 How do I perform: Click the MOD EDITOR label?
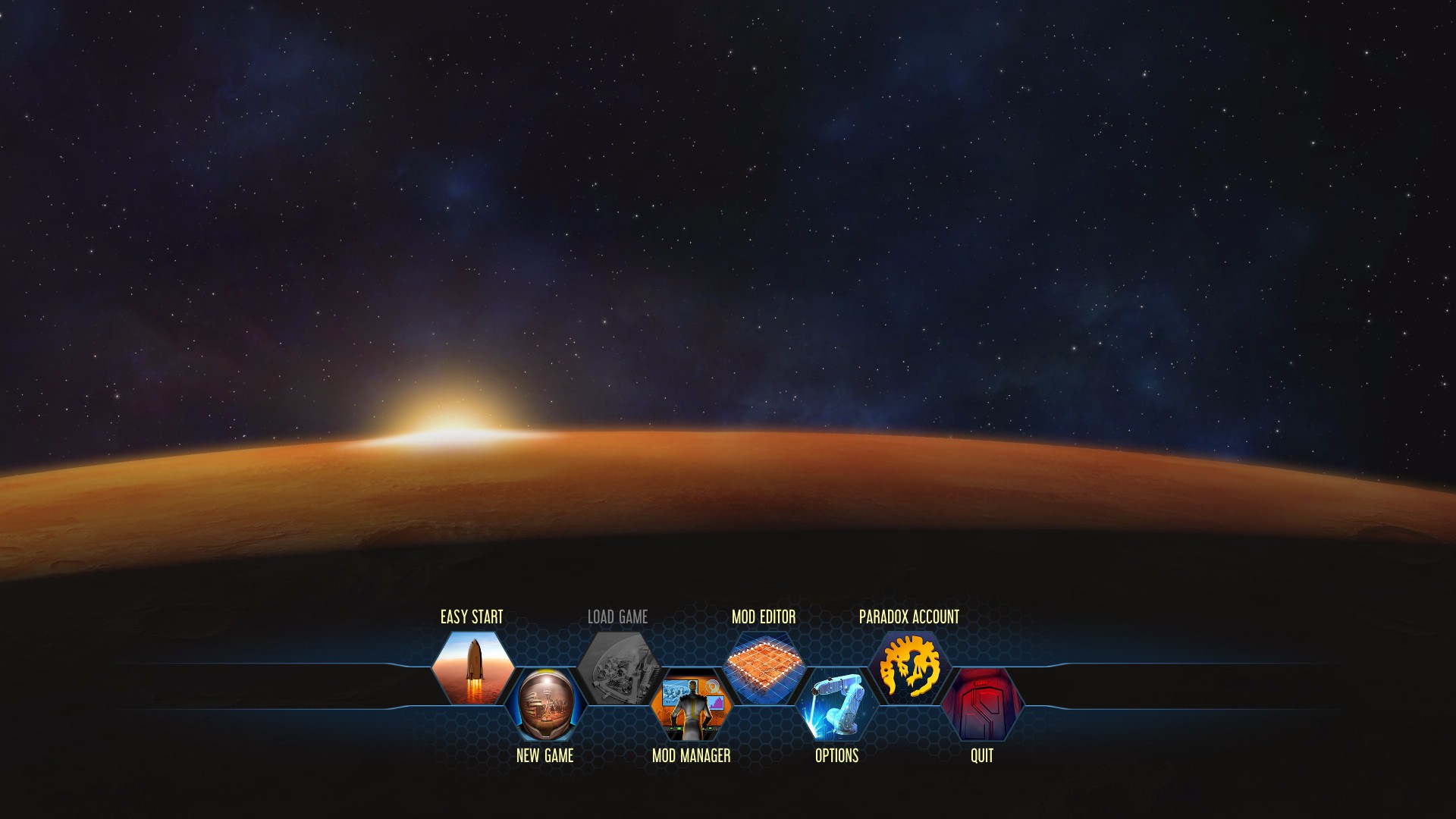point(764,617)
